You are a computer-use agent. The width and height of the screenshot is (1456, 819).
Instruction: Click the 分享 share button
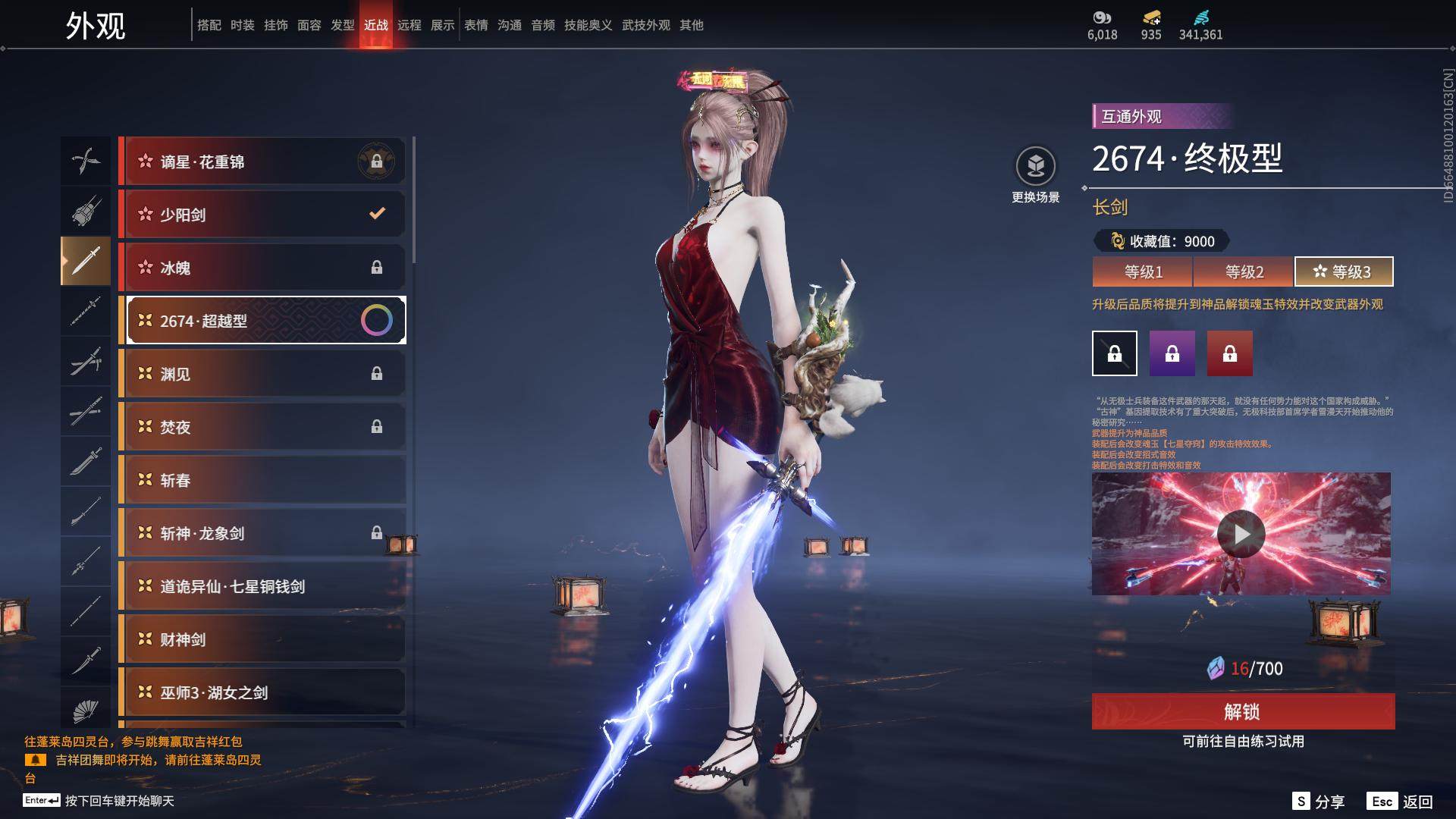(x=1319, y=802)
